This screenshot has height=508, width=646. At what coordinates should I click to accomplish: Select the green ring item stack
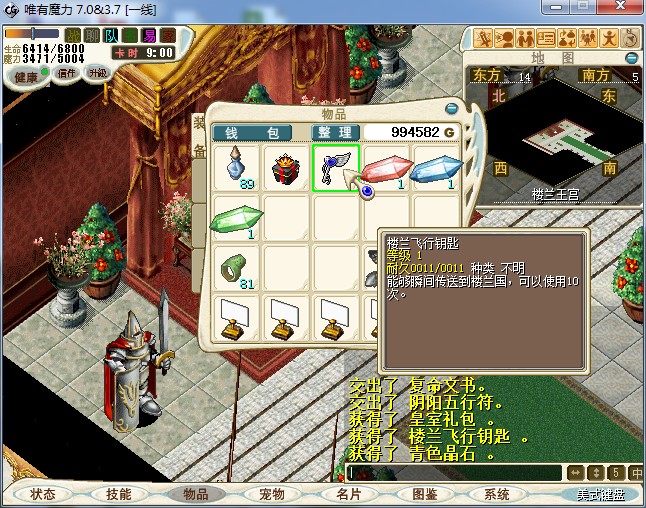pos(236,267)
